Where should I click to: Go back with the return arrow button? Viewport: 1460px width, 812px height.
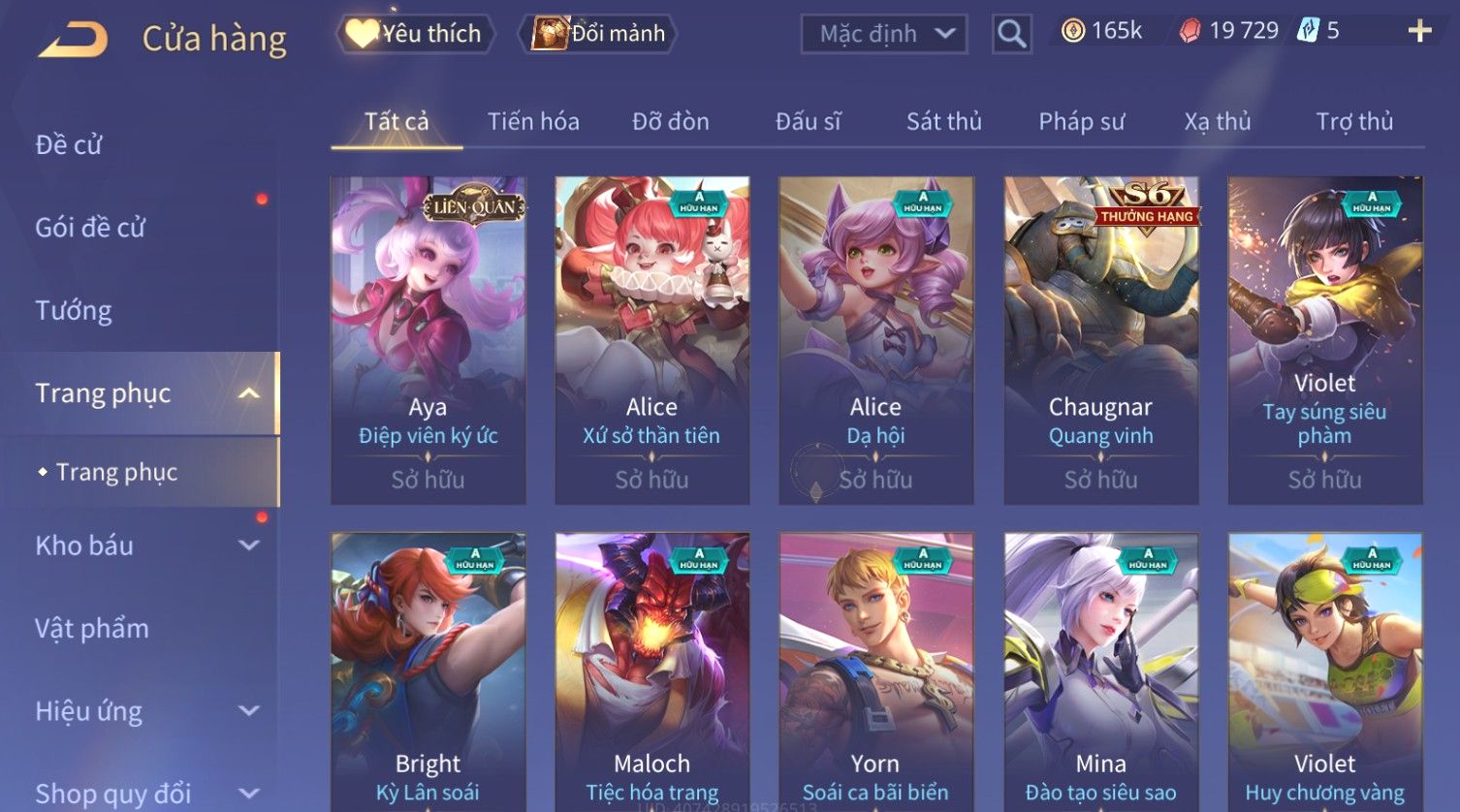point(73,39)
